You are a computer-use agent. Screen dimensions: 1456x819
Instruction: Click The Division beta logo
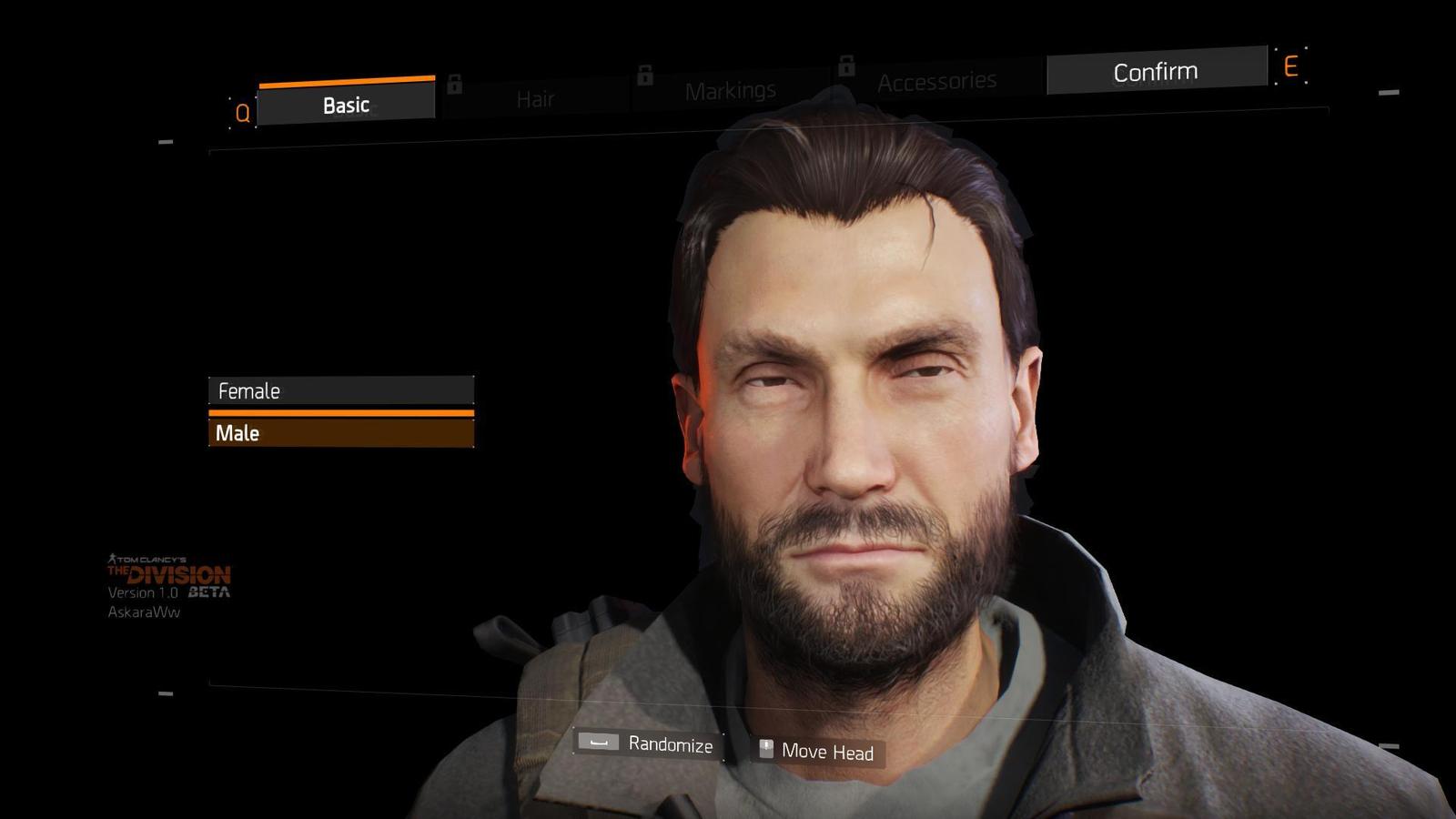[169, 574]
